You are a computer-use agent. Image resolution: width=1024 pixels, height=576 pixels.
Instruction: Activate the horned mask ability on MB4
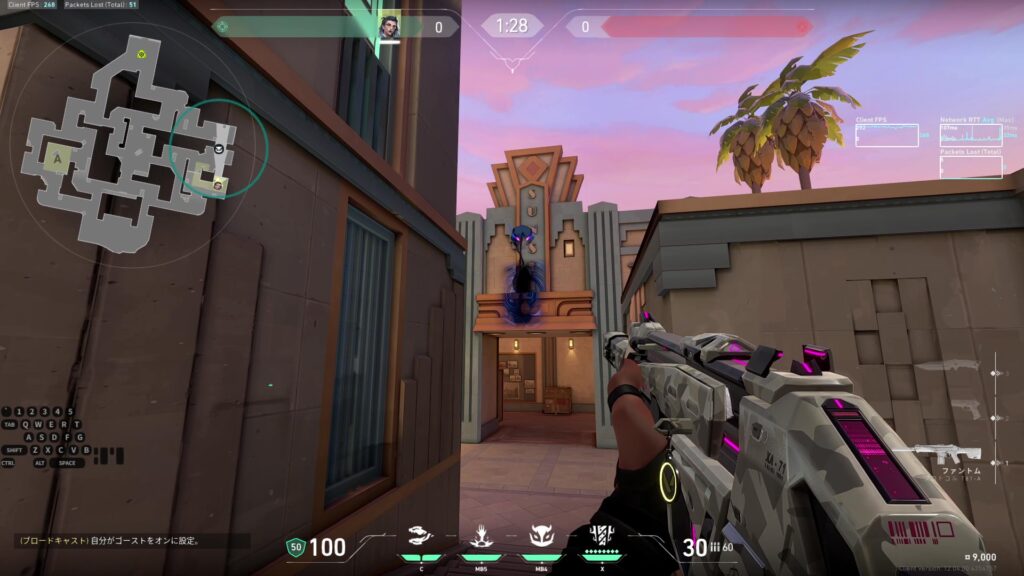coord(541,537)
